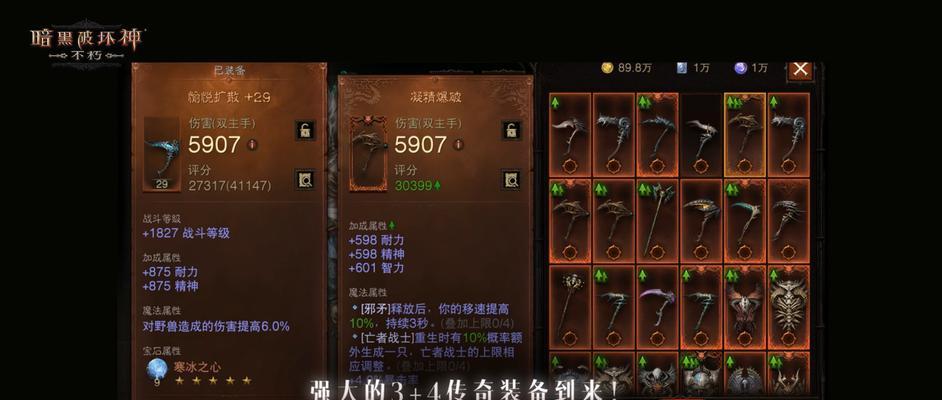Select the long polearm in the inventory grid
The image size is (942, 400).
pyautogui.click(x=657, y=213)
